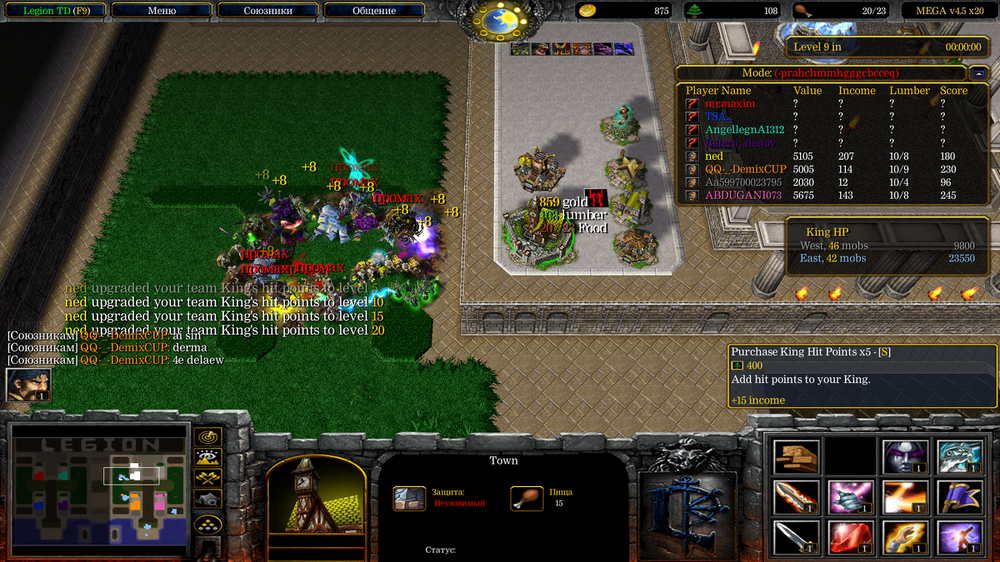This screenshot has height=562, width=1000.
Task: Purchase the flaming sword upgrade
Action: point(796,497)
